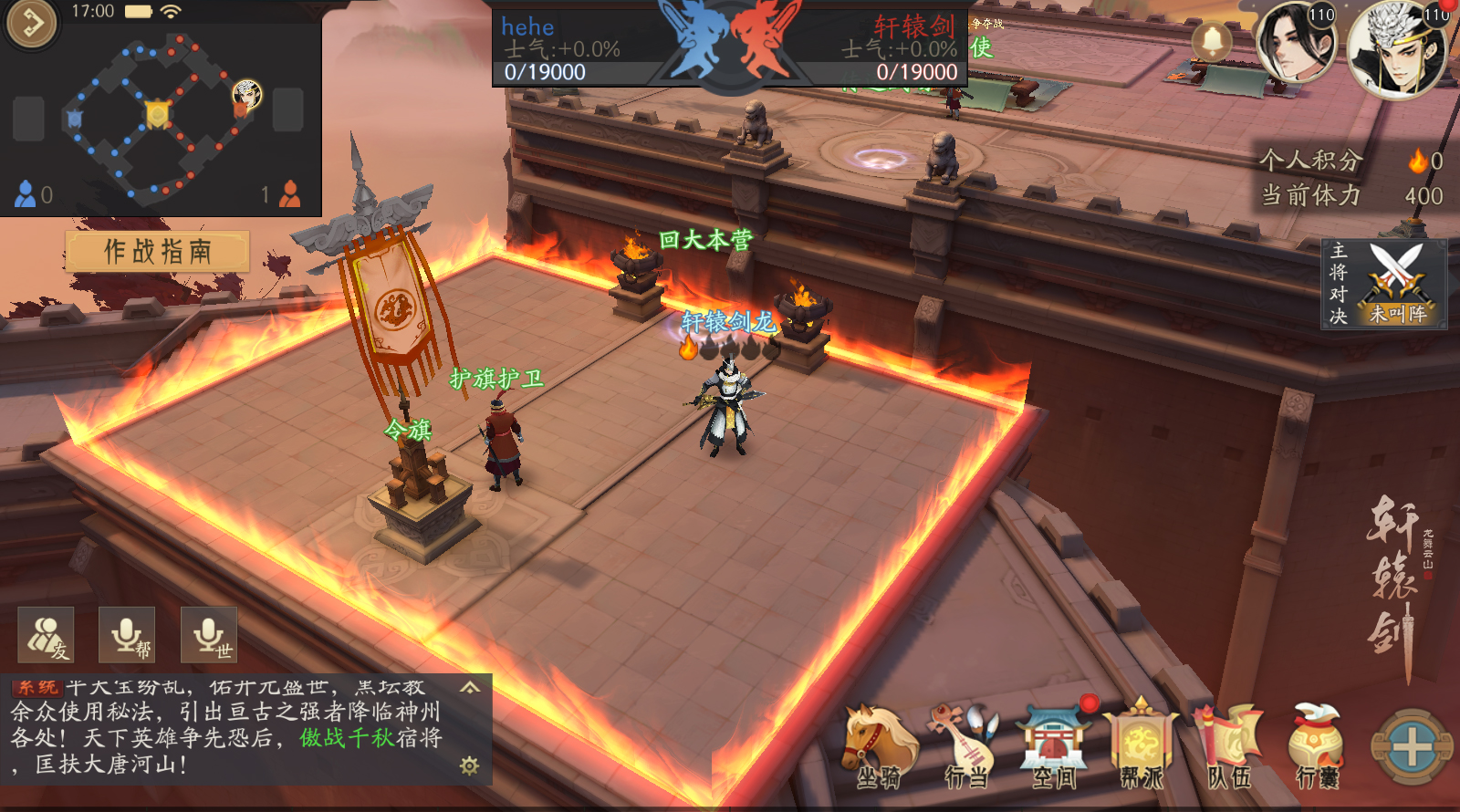Click the 回大本营 return to base label
The width and height of the screenshot is (1460, 812).
click(x=705, y=240)
